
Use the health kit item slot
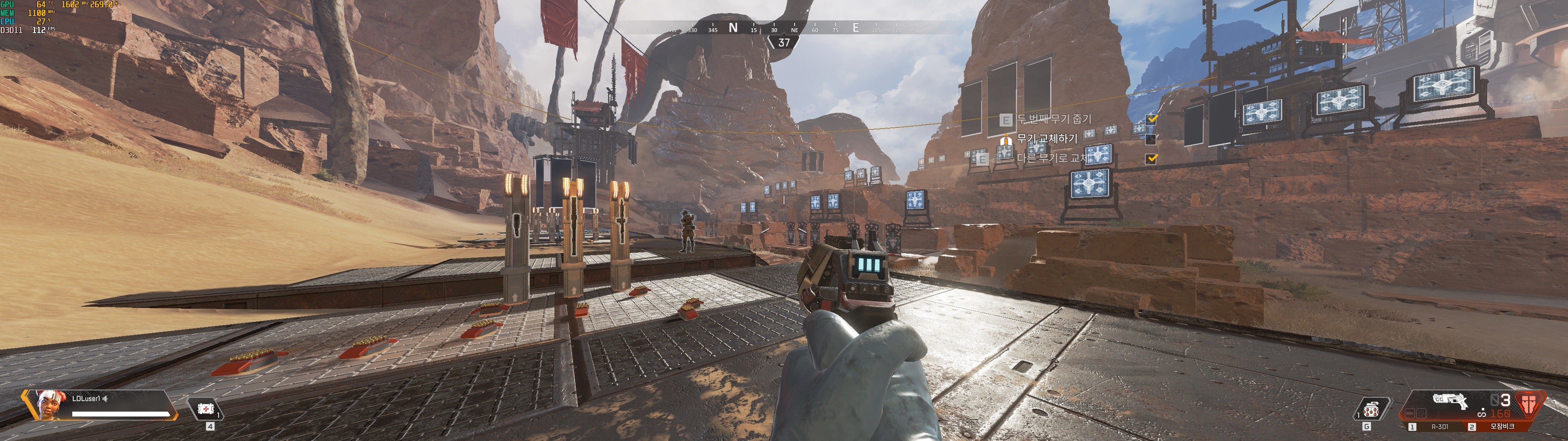click(206, 409)
